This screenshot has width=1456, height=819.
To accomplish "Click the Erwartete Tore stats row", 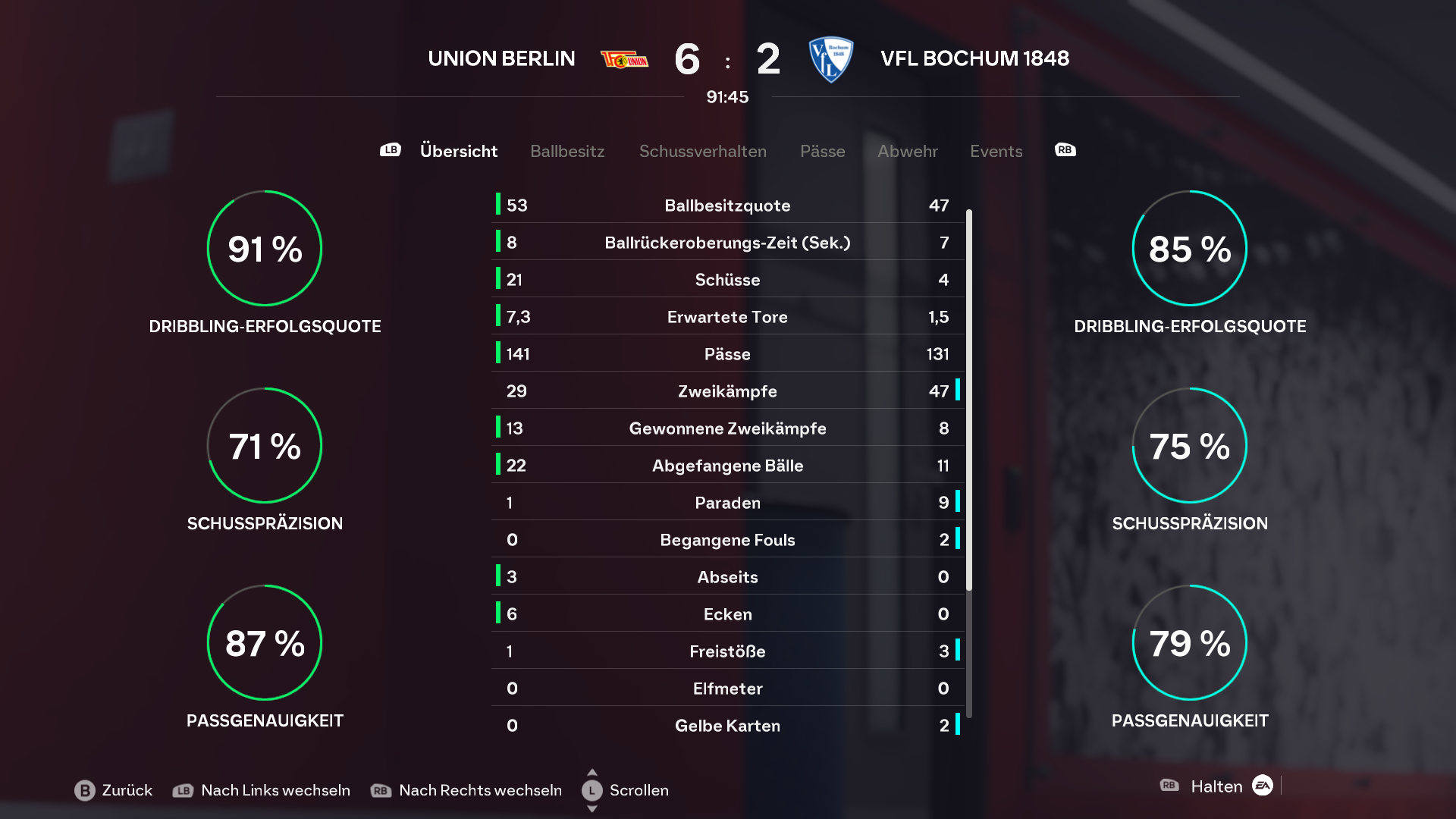I will [727, 317].
